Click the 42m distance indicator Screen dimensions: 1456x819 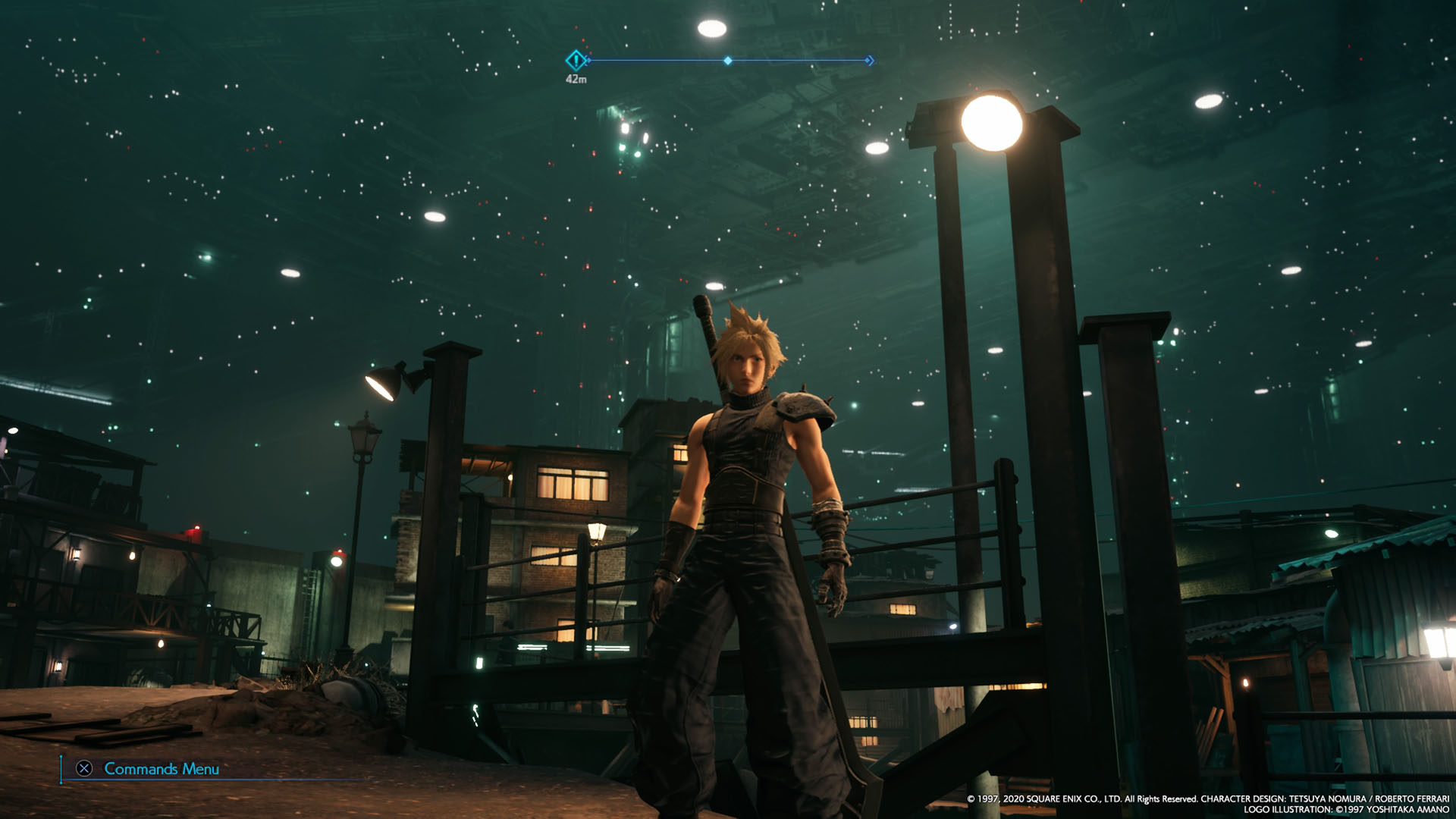pyautogui.click(x=577, y=77)
